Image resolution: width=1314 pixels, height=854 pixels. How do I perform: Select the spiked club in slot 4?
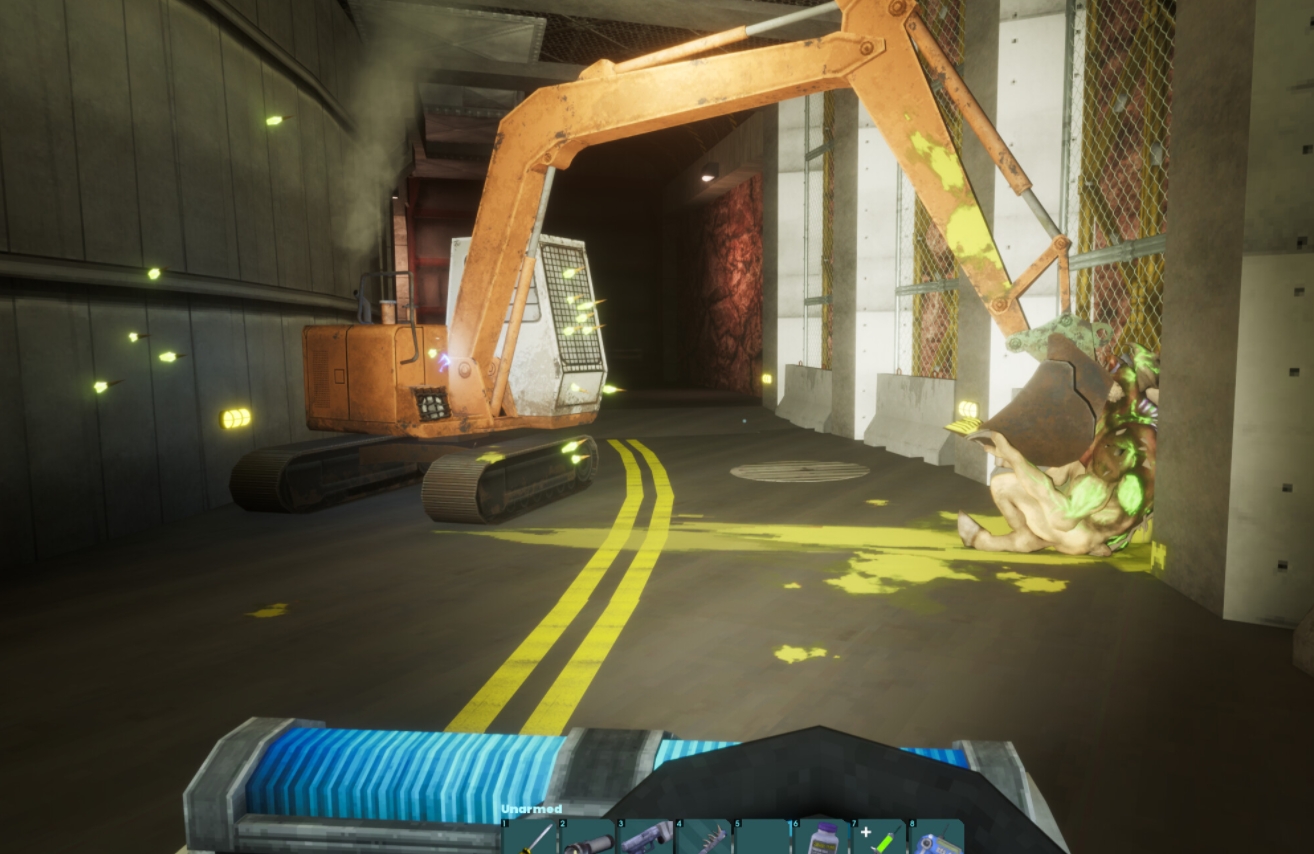click(x=703, y=838)
